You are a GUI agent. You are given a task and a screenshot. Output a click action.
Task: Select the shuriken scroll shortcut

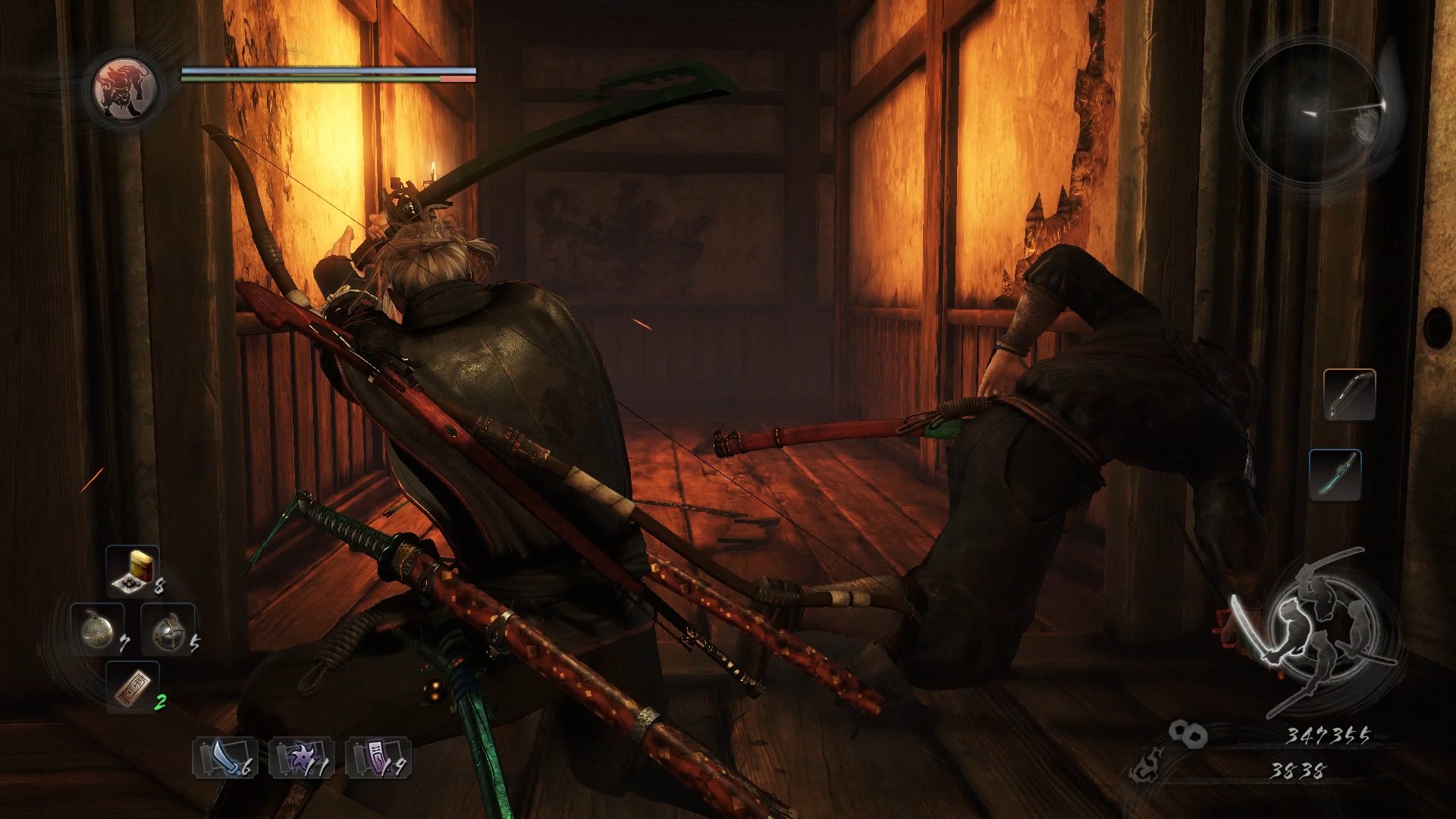(x=301, y=758)
